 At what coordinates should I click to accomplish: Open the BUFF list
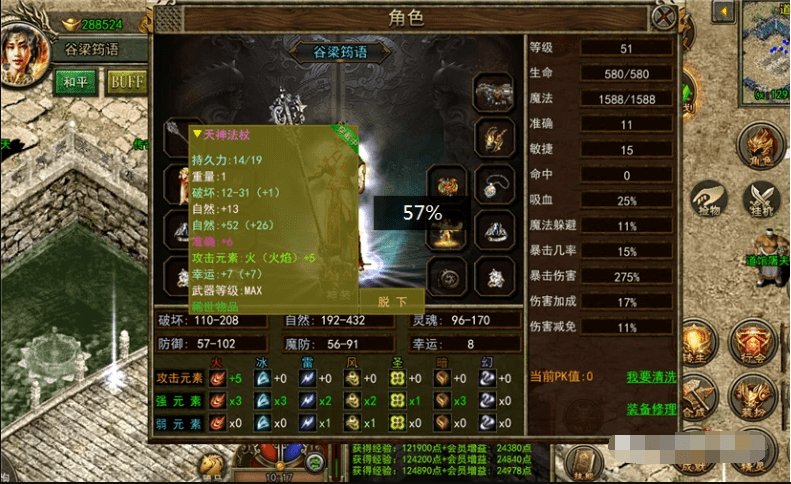coord(127,82)
